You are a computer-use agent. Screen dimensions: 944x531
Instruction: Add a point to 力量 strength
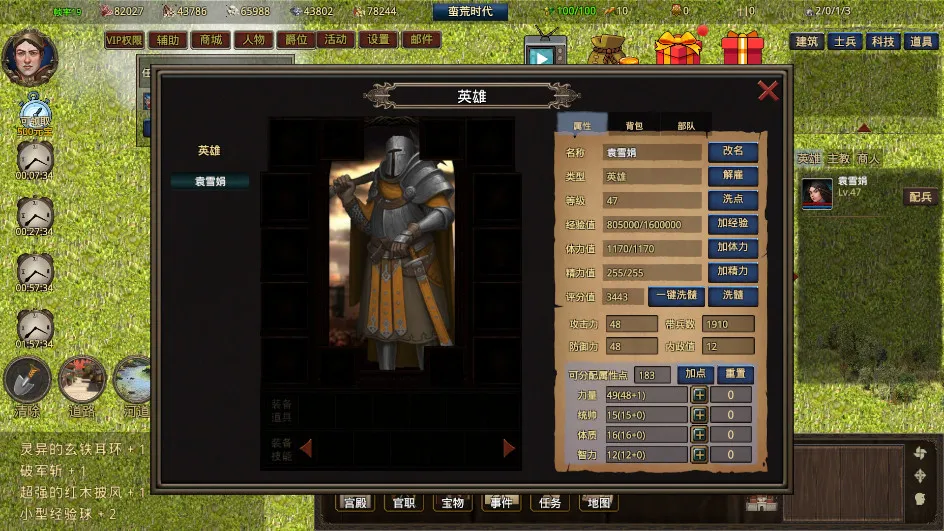point(699,395)
